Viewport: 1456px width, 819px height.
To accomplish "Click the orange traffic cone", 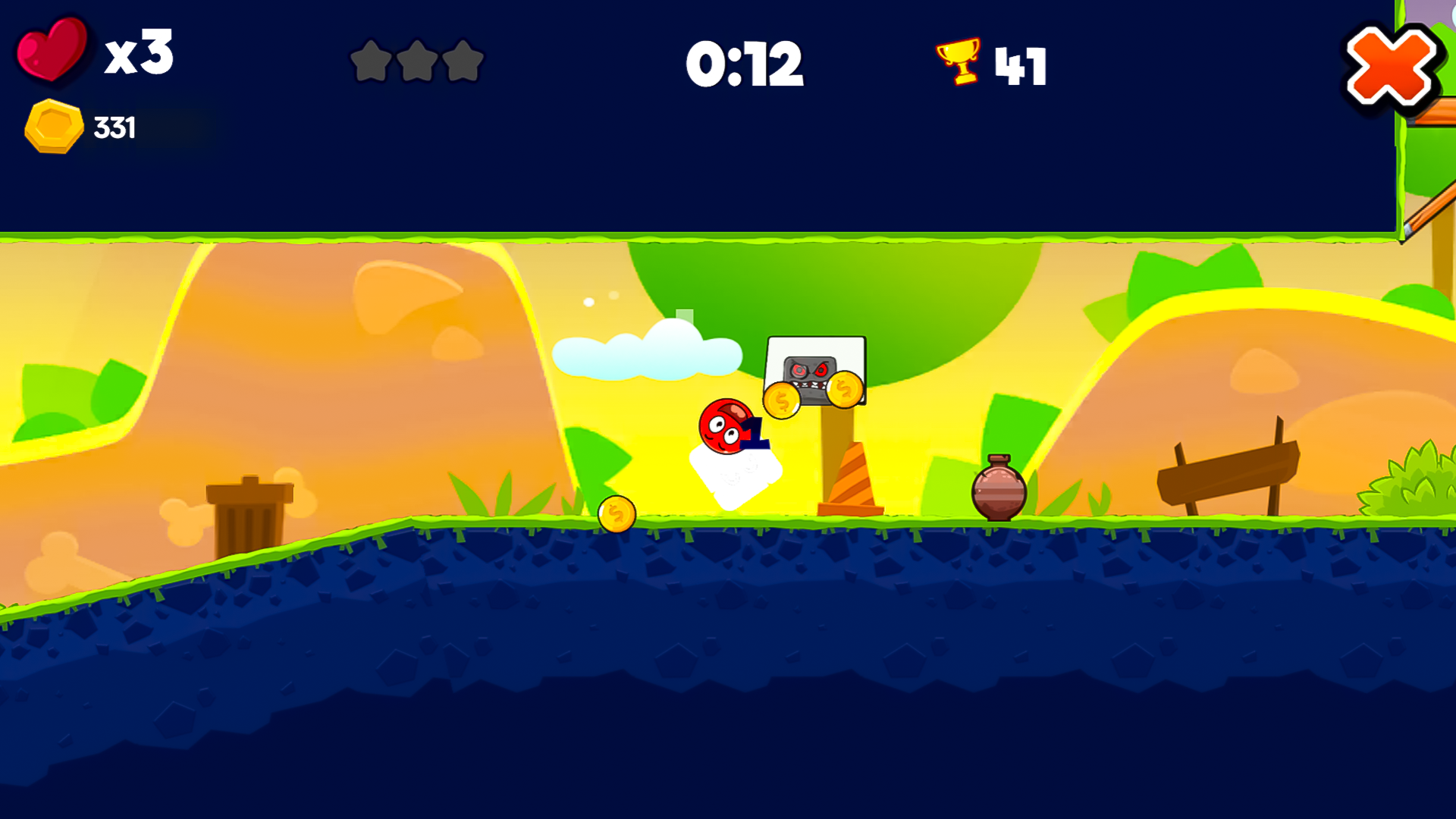I will click(x=851, y=478).
